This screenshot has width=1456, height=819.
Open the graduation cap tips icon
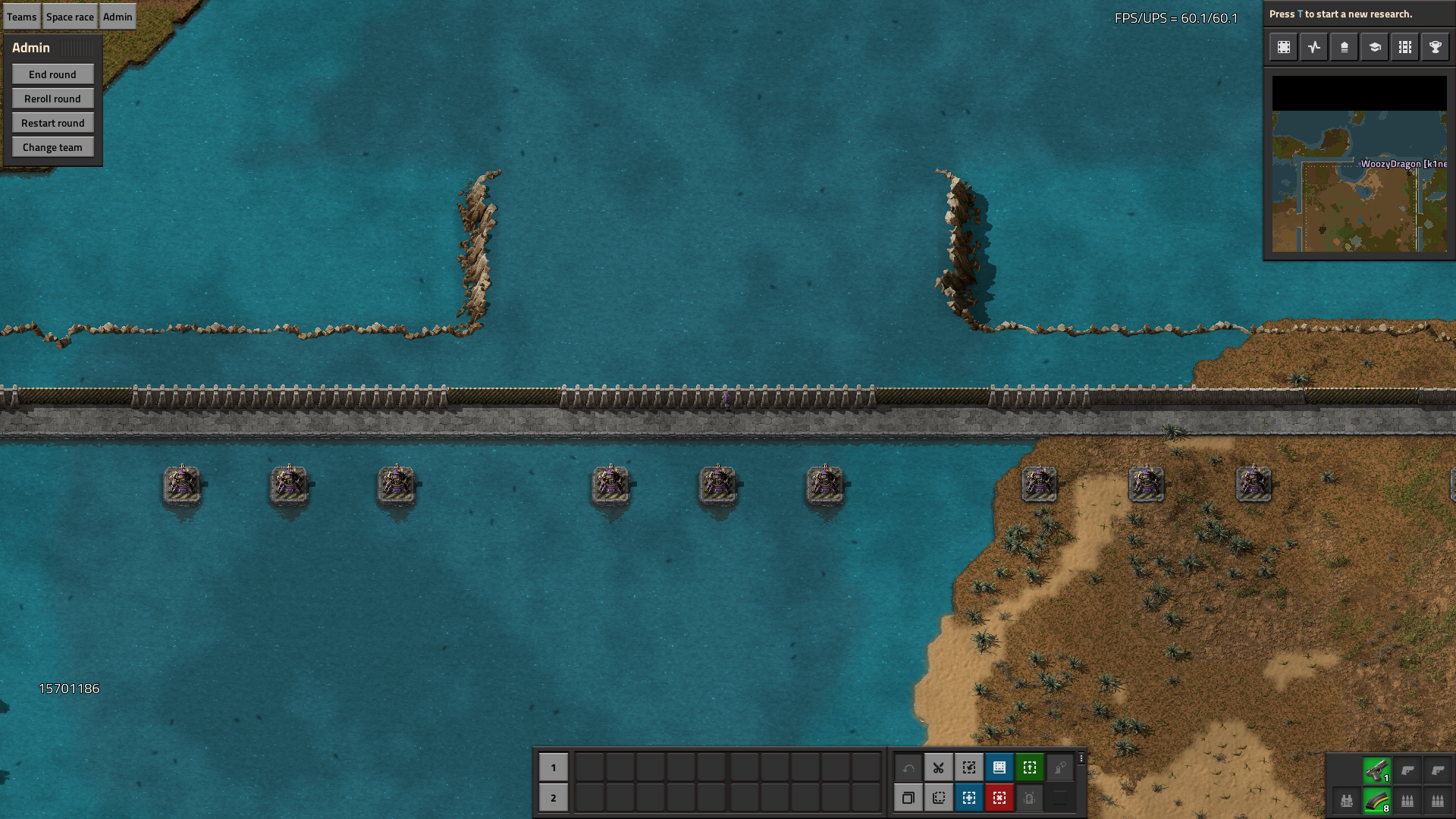(x=1374, y=47)
